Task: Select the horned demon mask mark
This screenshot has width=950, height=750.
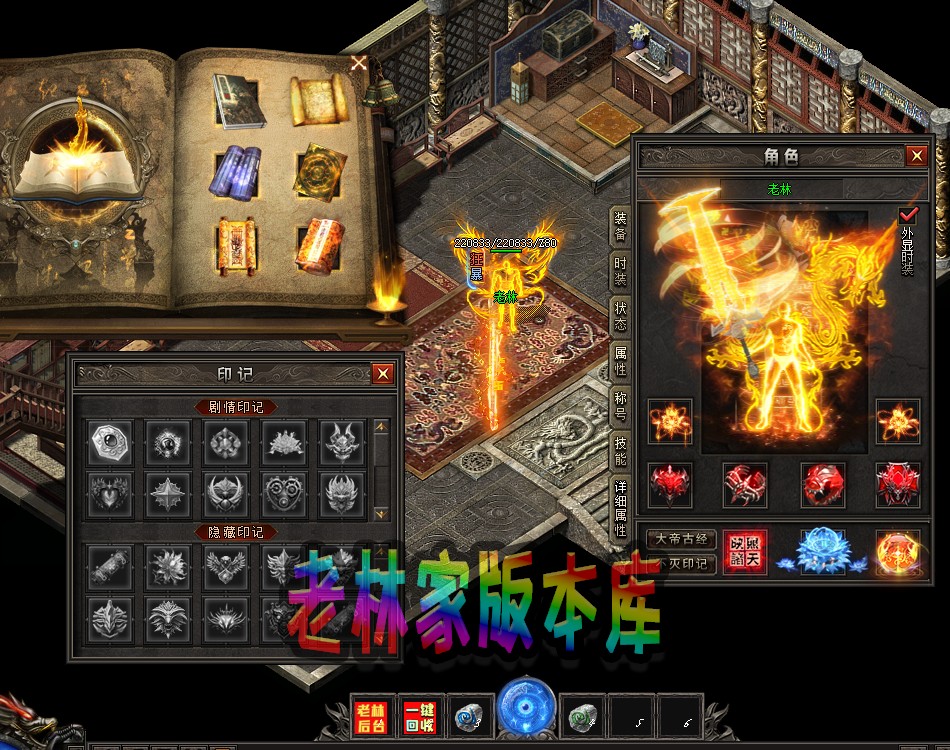Action: [337, 440]
